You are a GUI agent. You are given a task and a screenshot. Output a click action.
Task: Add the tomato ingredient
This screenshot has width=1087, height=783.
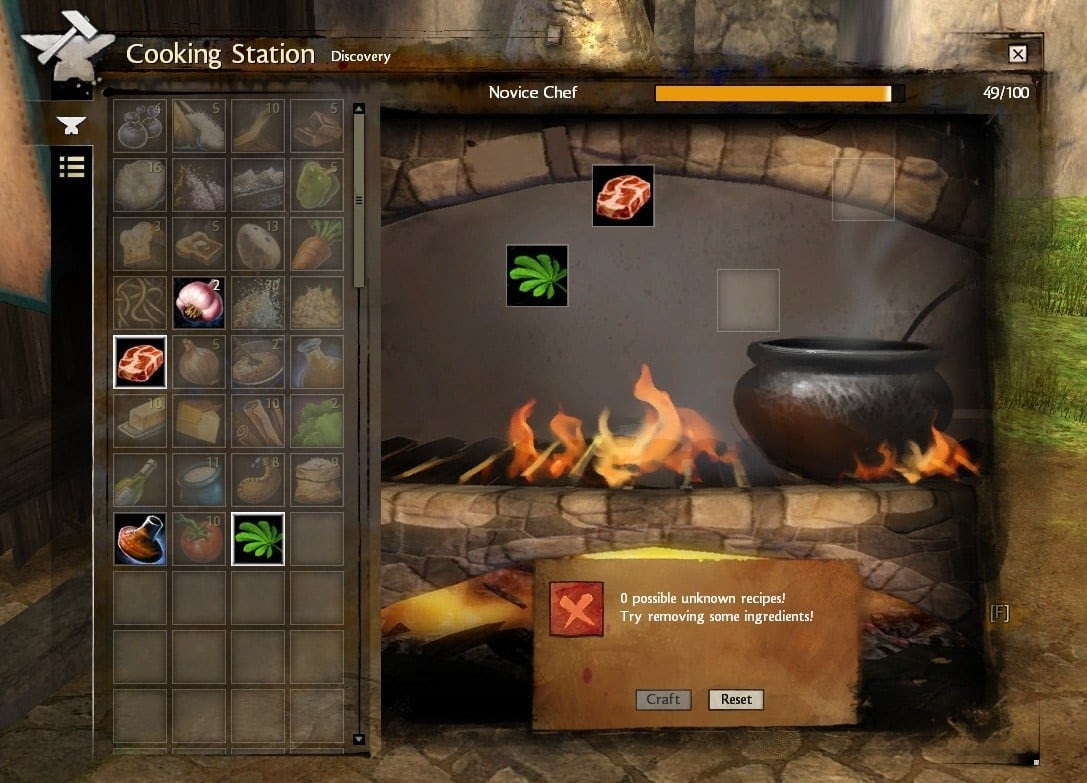coord(199,538)
